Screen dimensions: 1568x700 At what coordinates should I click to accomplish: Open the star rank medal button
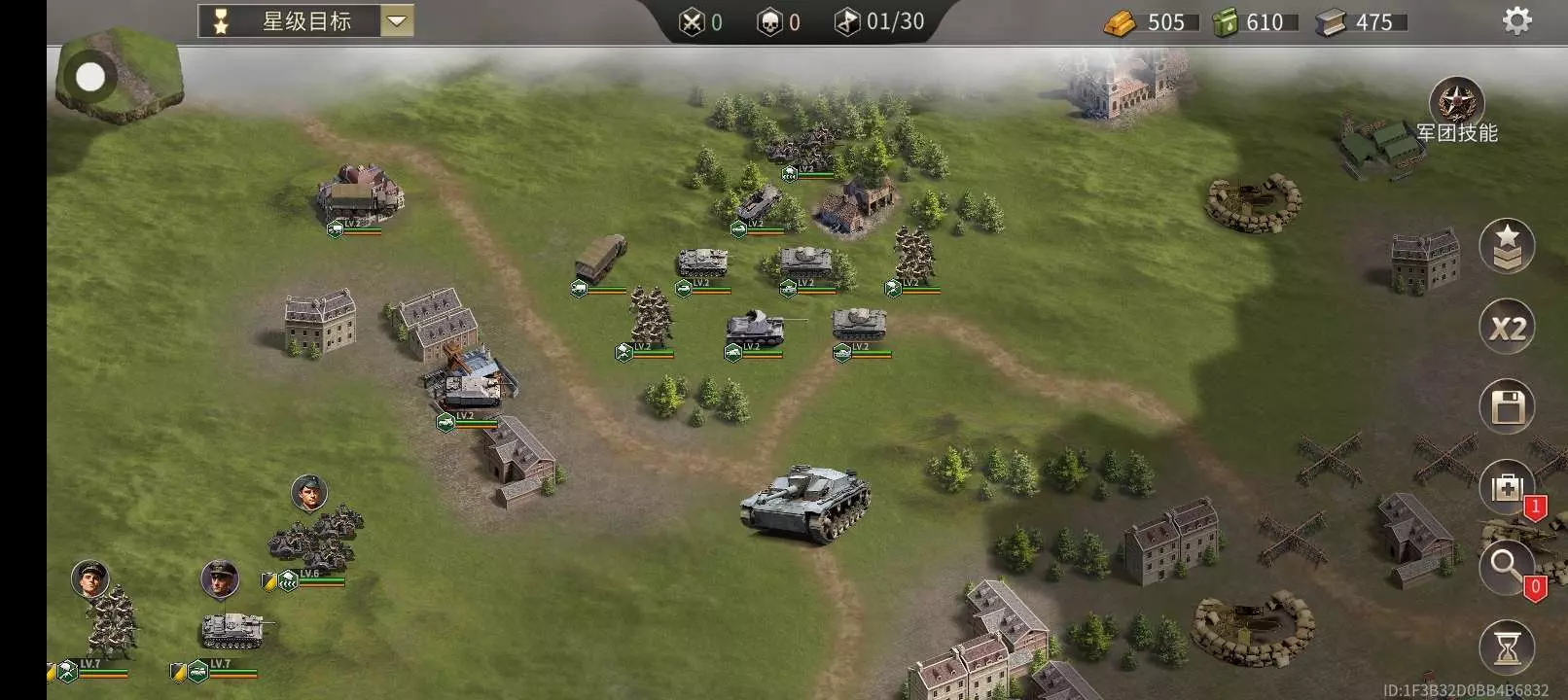point(1507,246)
